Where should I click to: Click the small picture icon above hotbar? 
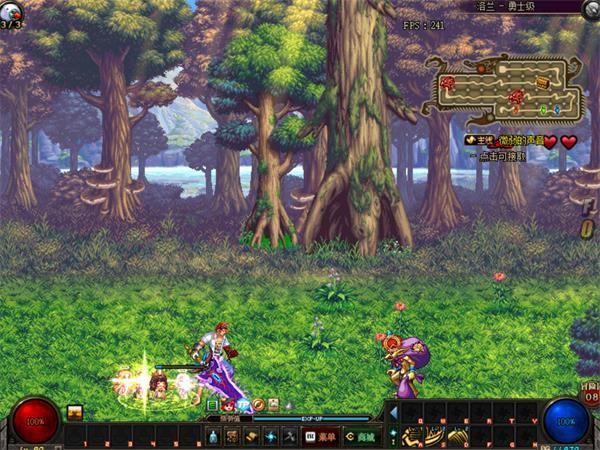pyautogui.click(x=75, y=412)
